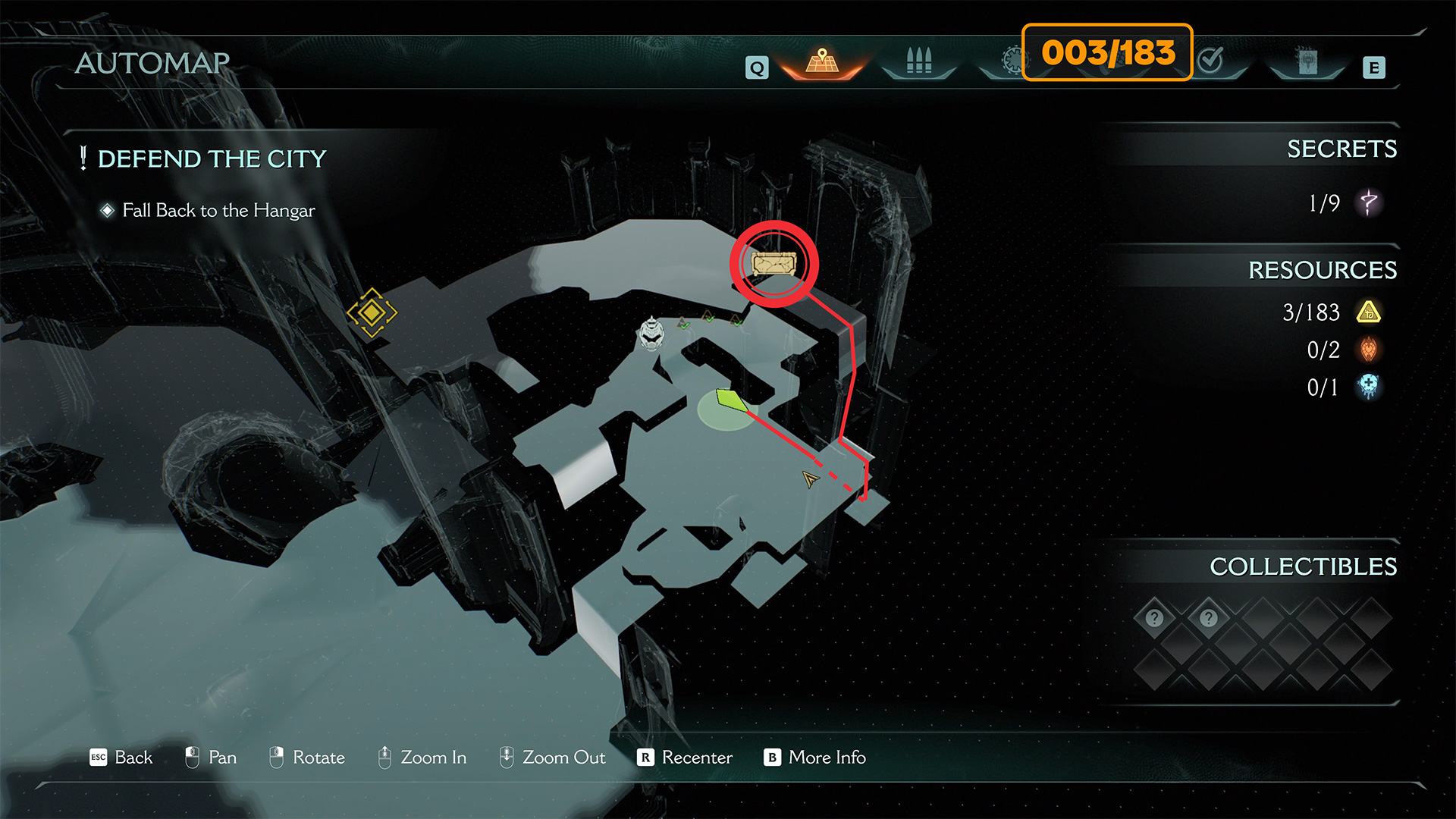The height and width of the screenshot is (819, 1456).
Task: Switch to the ammo bullets tab
Action: (x=918, y=61)
